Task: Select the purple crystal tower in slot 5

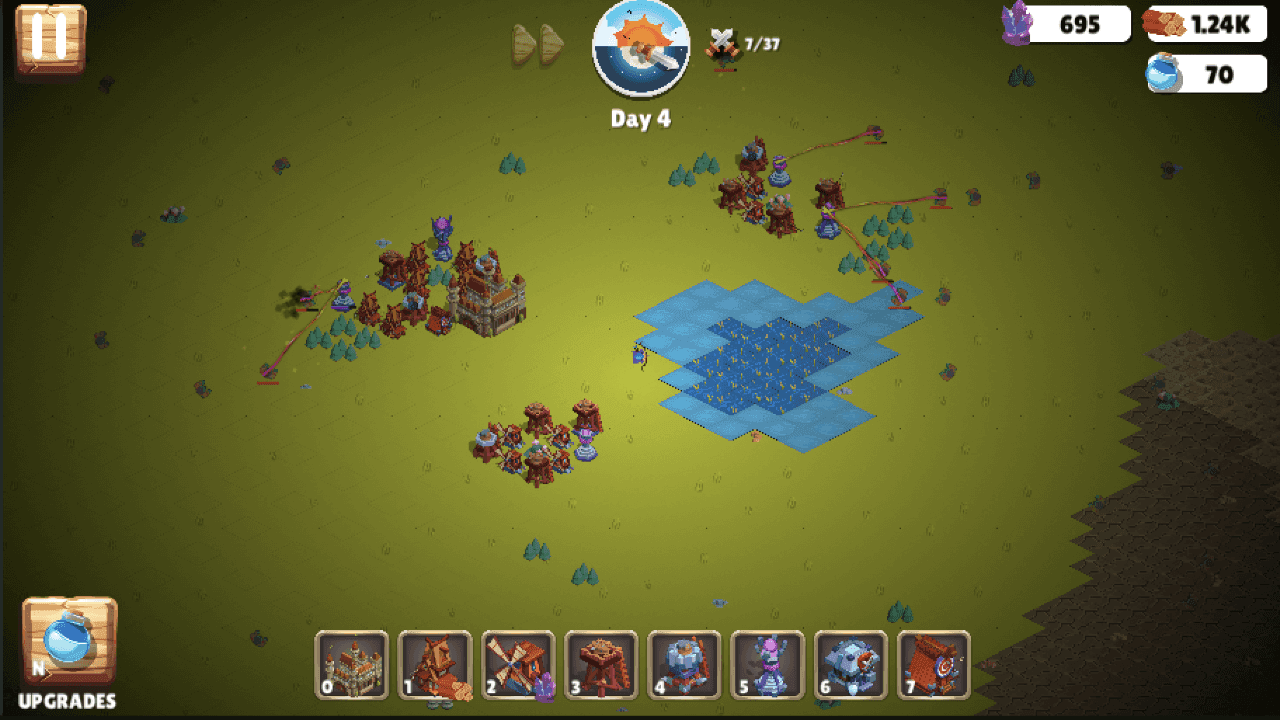Action: 768,664
